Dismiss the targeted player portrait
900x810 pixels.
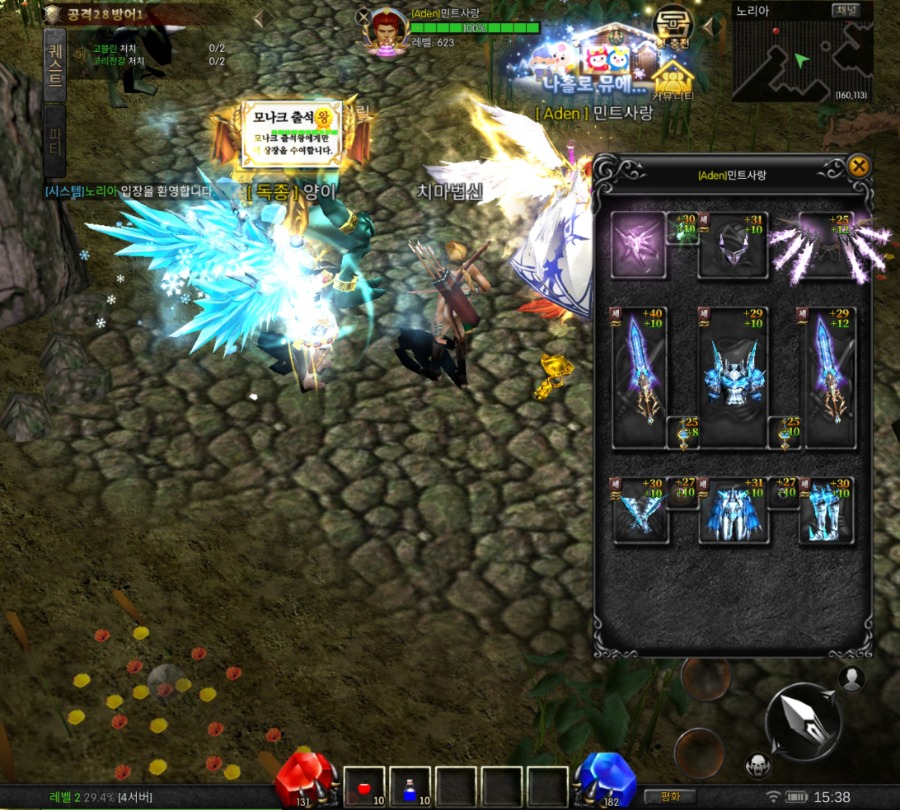(363, 16)
